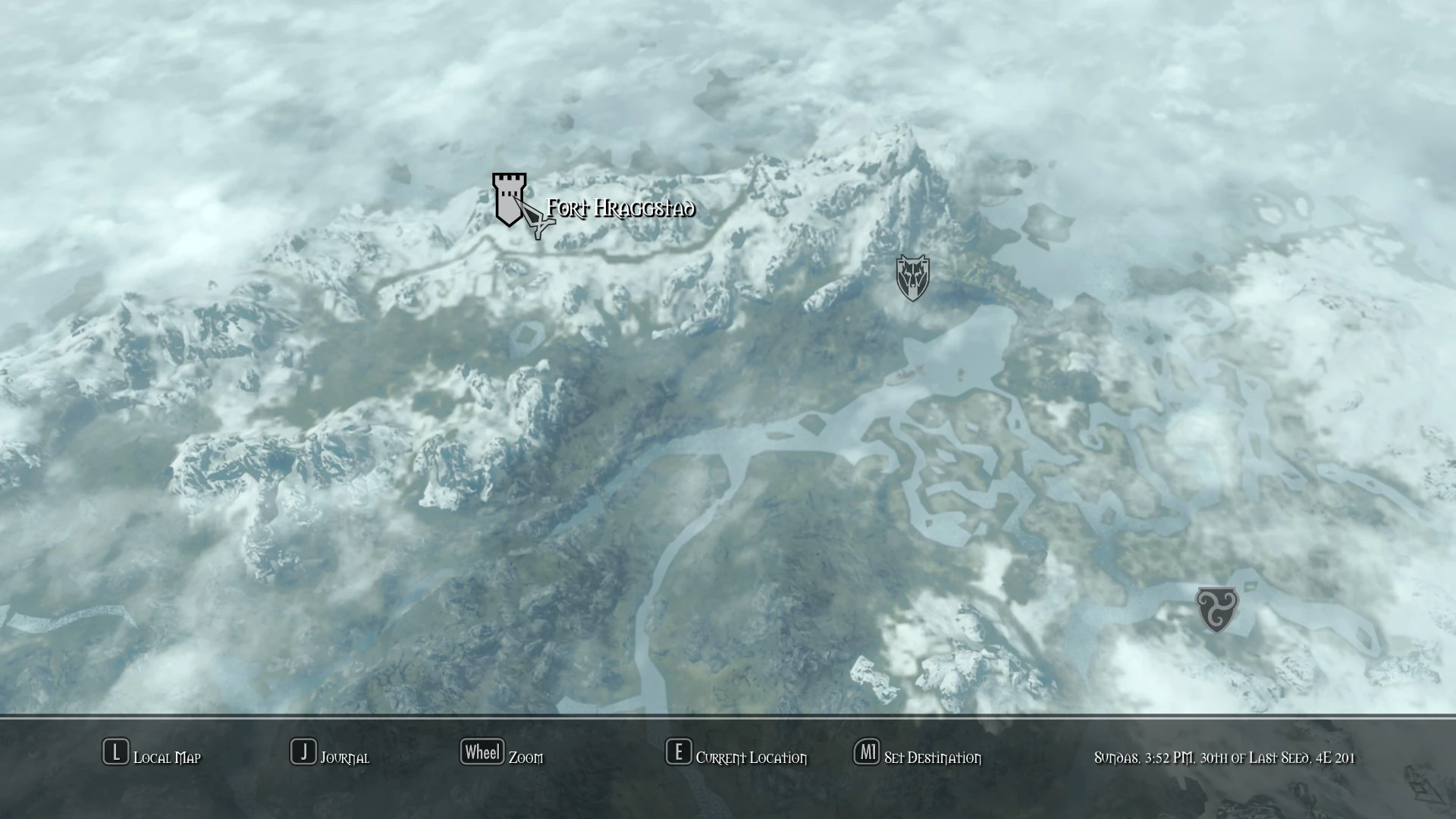Click the L key prompt icon
Viewport: 1456px width, 819px height.
pos(115,753)
